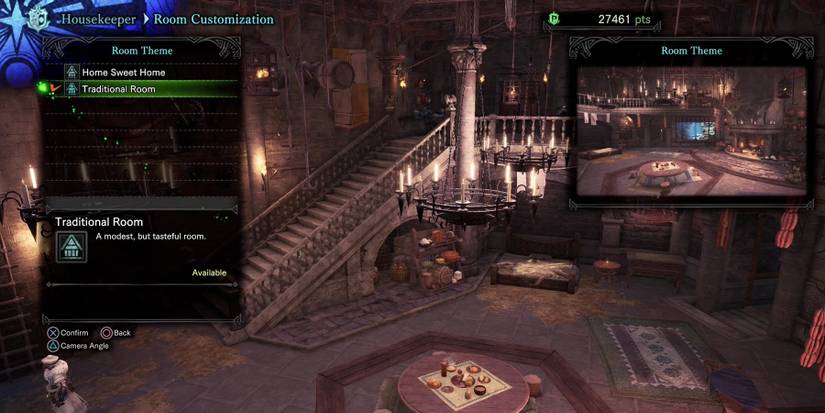The width and height of the screenshot is (825, 413).
Task: Click the Room Theme preview thumbnail
Action: click(691, 130)
